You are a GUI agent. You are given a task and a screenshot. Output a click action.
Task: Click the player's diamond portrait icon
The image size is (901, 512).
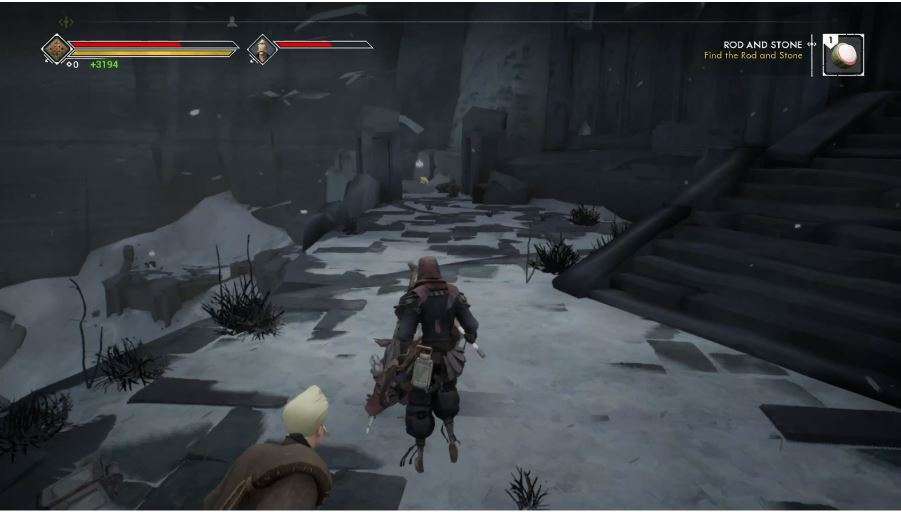click(56, 48)
